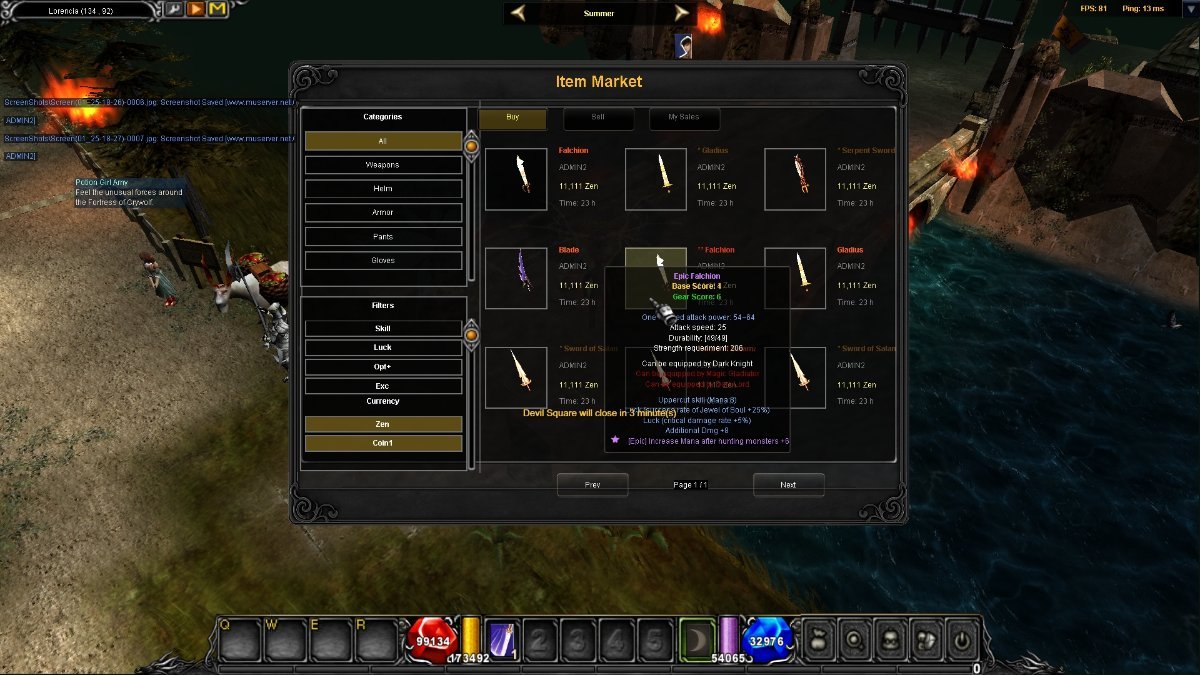Enable the Luck filter
This screenshot has height=675, width=1200.
(383, 348)
